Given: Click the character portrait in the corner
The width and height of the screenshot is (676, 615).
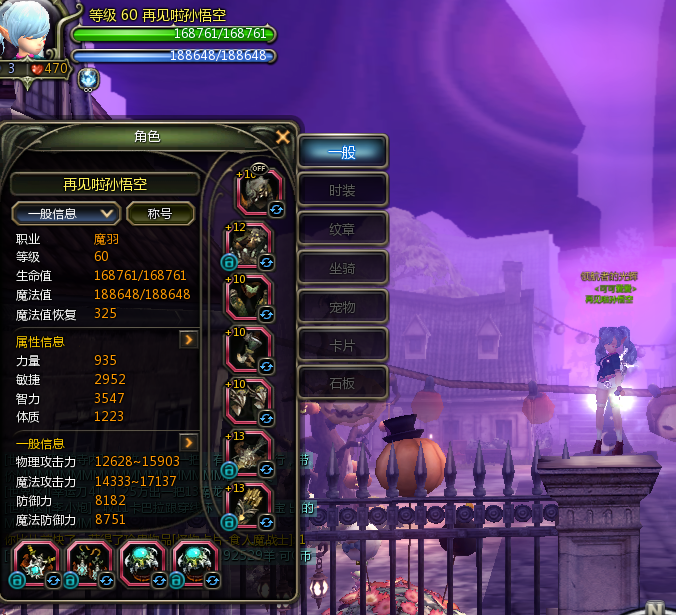Looking at the screenshot, I should pos(30,30).
